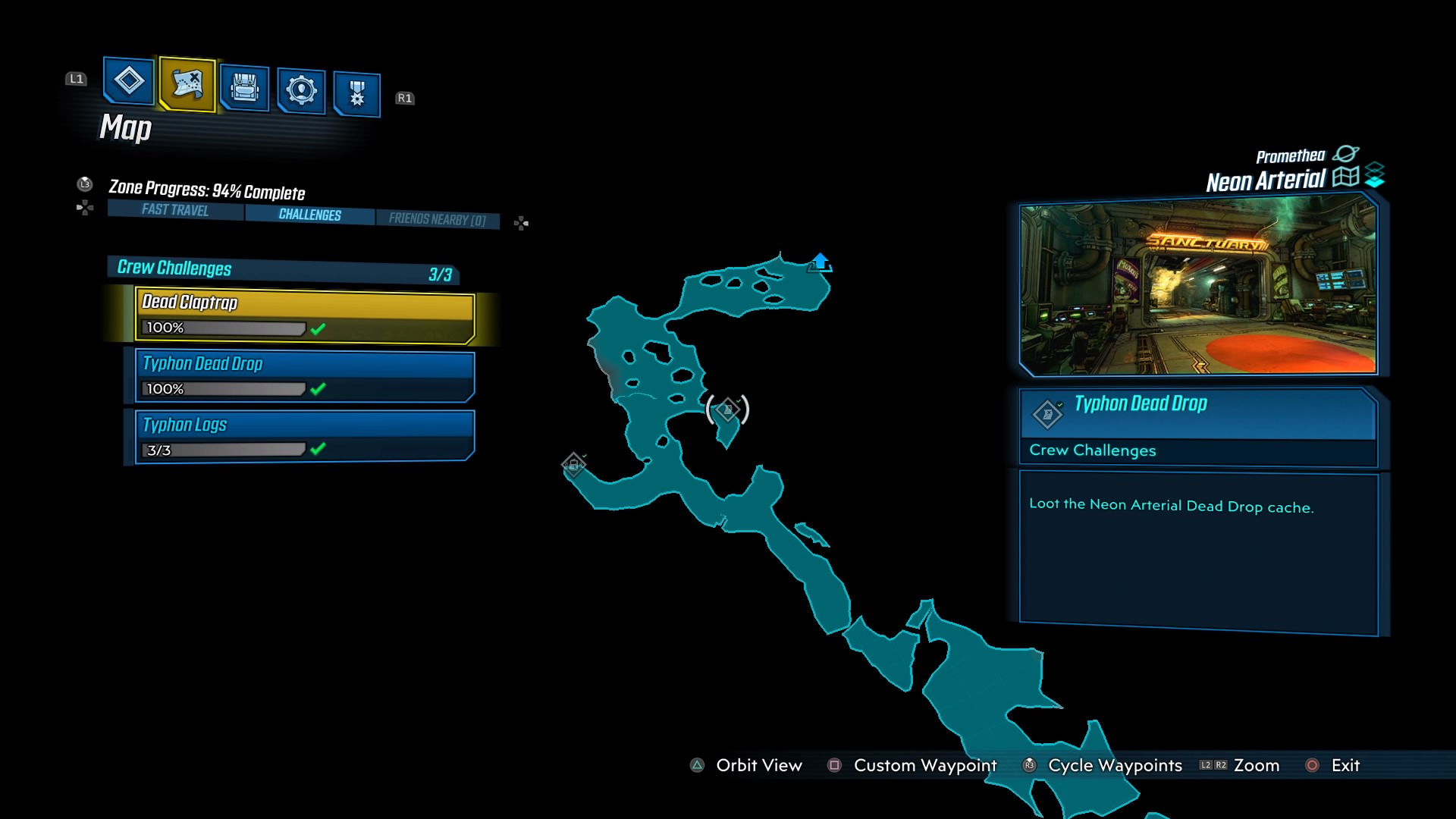Click Exit in the bottom control bar
1456x819 pixels.
[x=1345, y=765]
